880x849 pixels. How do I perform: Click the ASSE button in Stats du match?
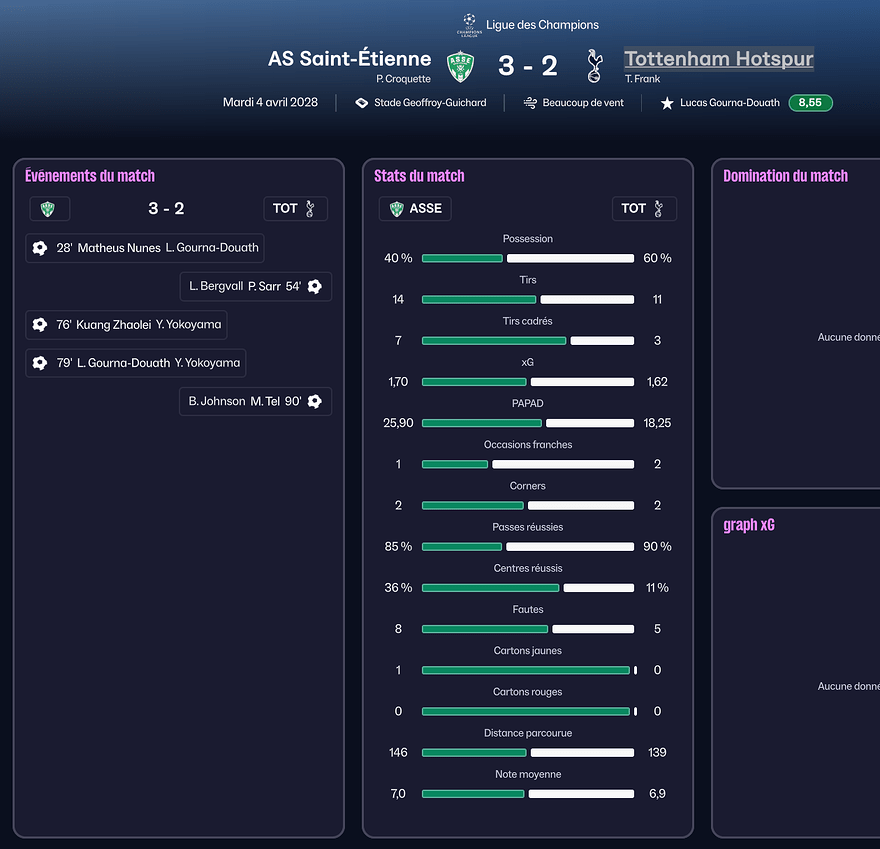(x=415, y=209)
